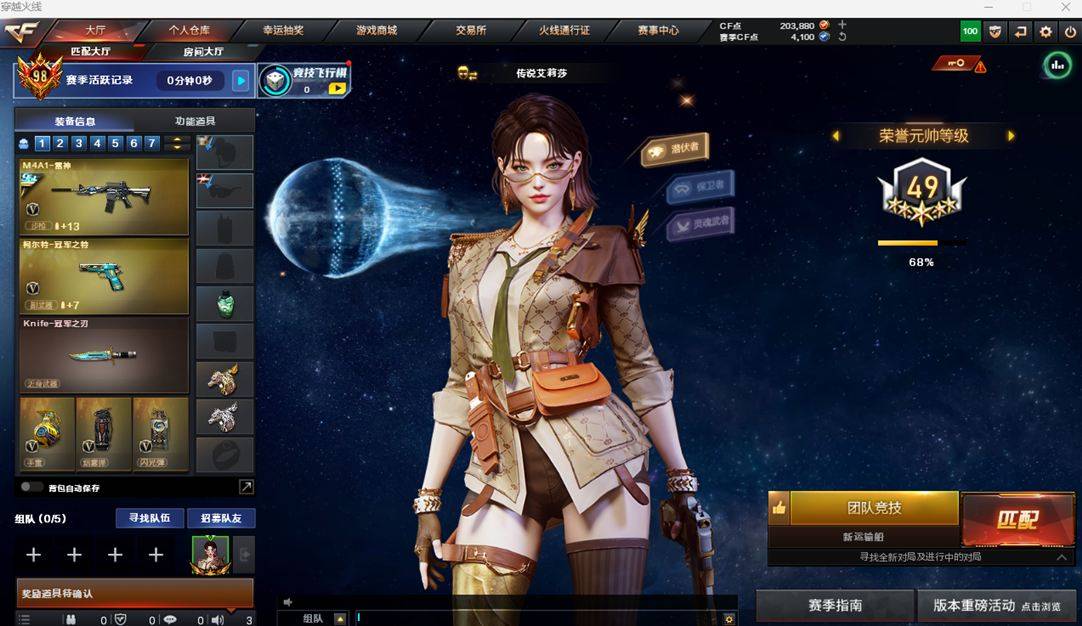Click the 招募队友 recruit teammates button
Image resolution: width=1082 pixels, height=626 pixels.
[221, 518]
